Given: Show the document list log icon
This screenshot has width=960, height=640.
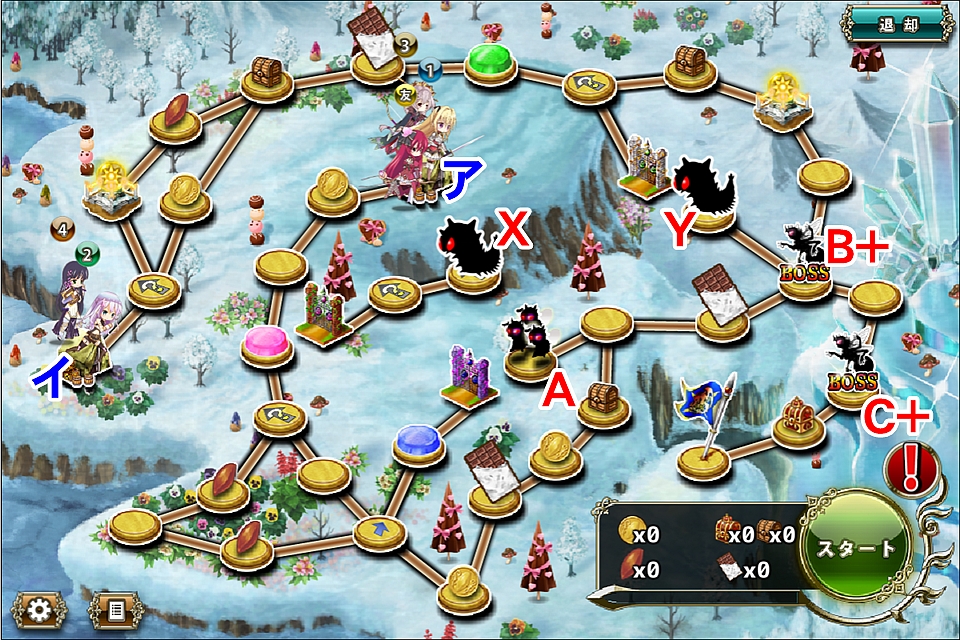Looking at the screenshot, I should 115,607.
